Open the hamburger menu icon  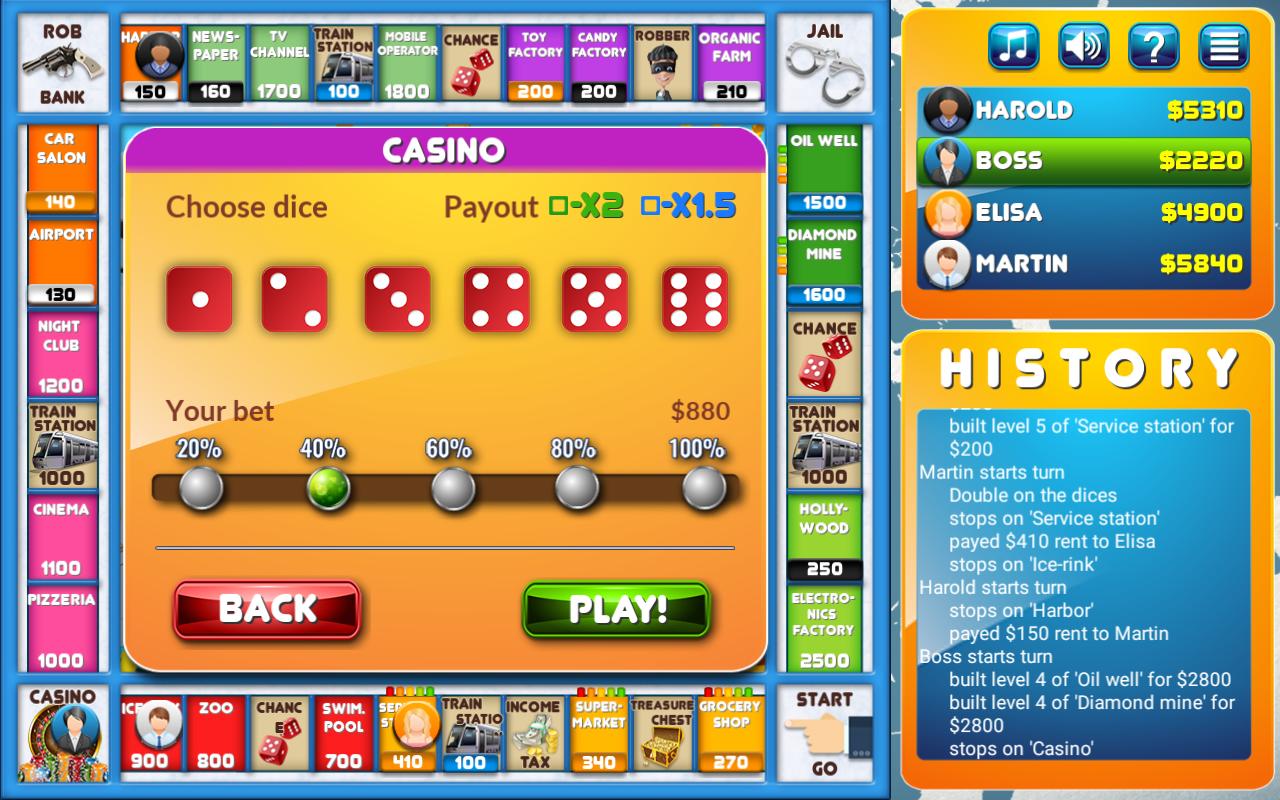(1222, 46)
